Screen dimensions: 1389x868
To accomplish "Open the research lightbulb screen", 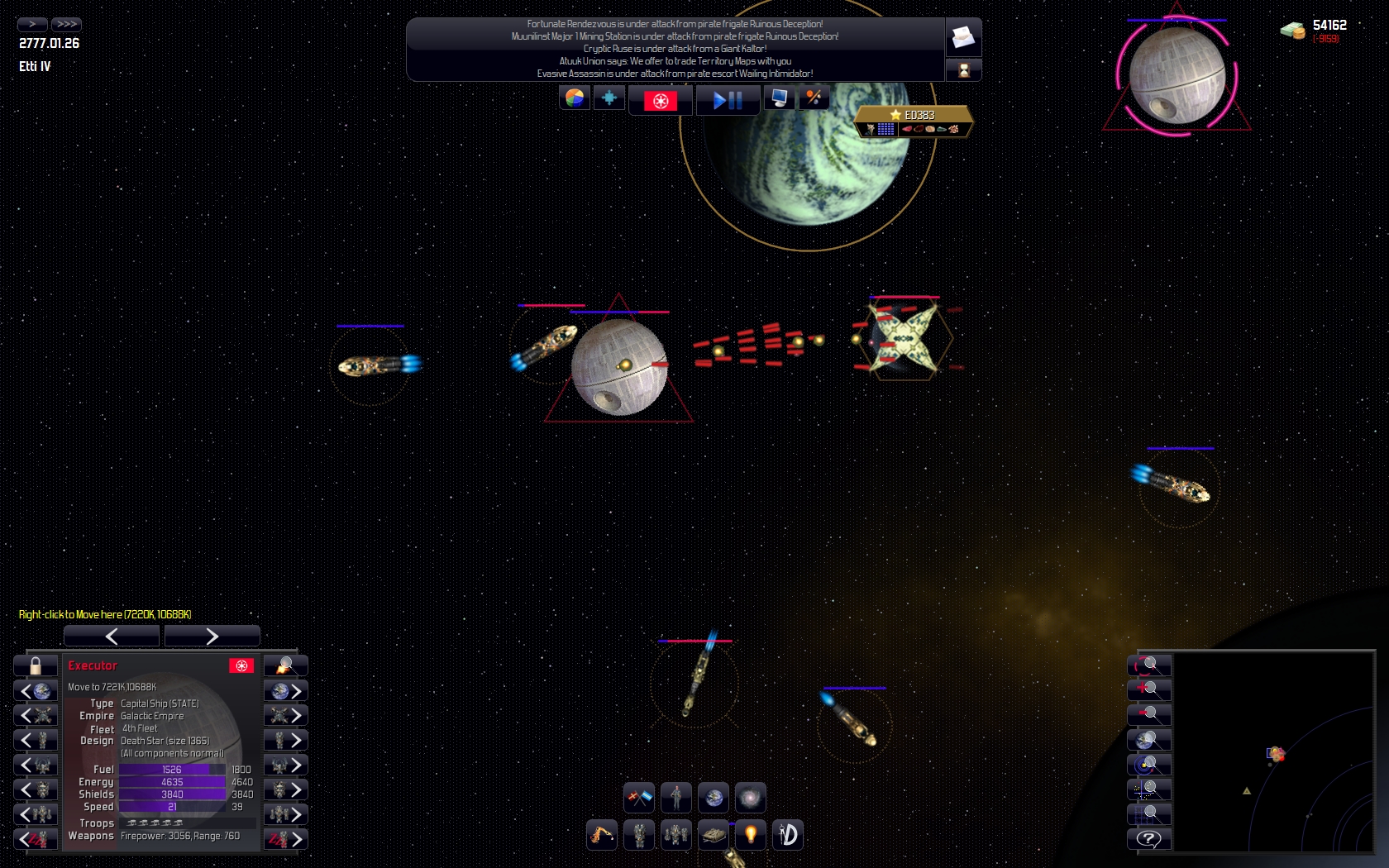I will click(x=751, y=835).
